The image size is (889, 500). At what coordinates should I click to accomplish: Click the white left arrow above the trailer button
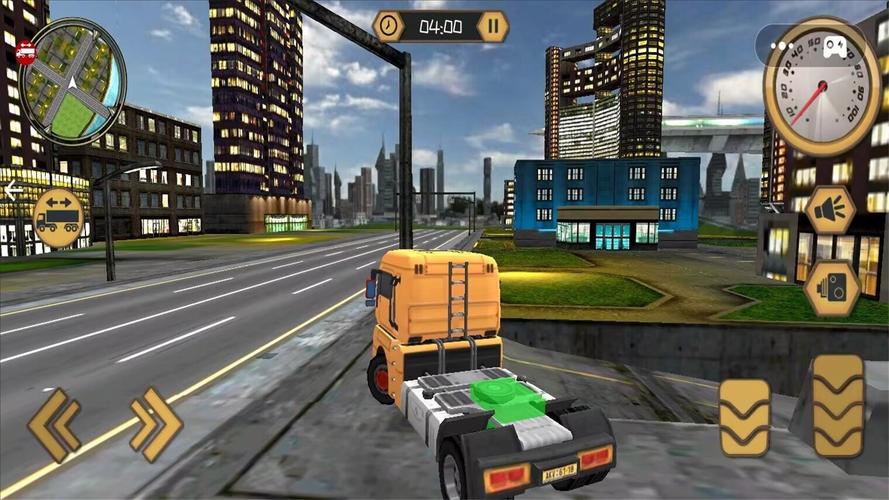click(13, 191)
